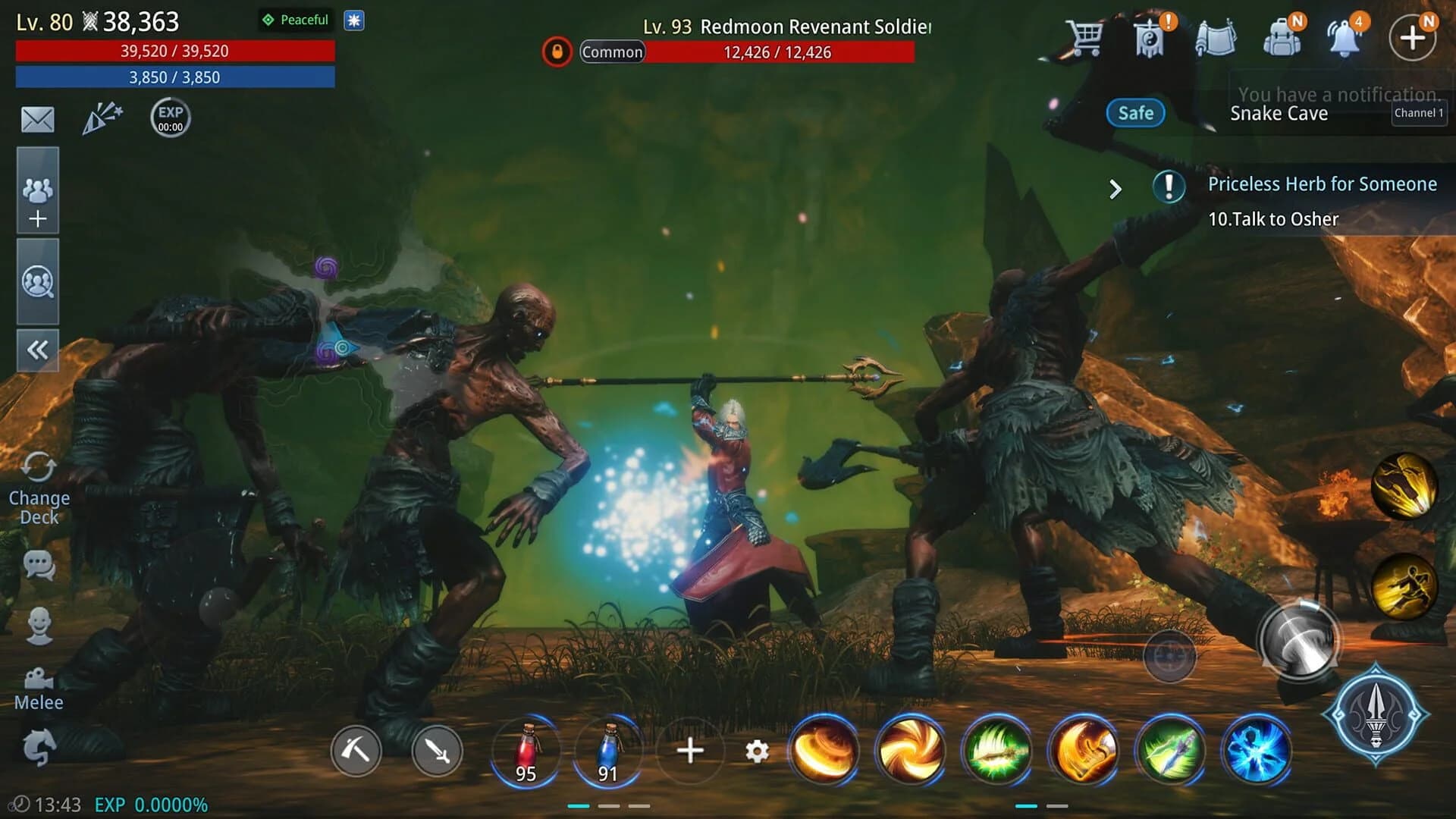Open the mailbox

coord(37,119)
